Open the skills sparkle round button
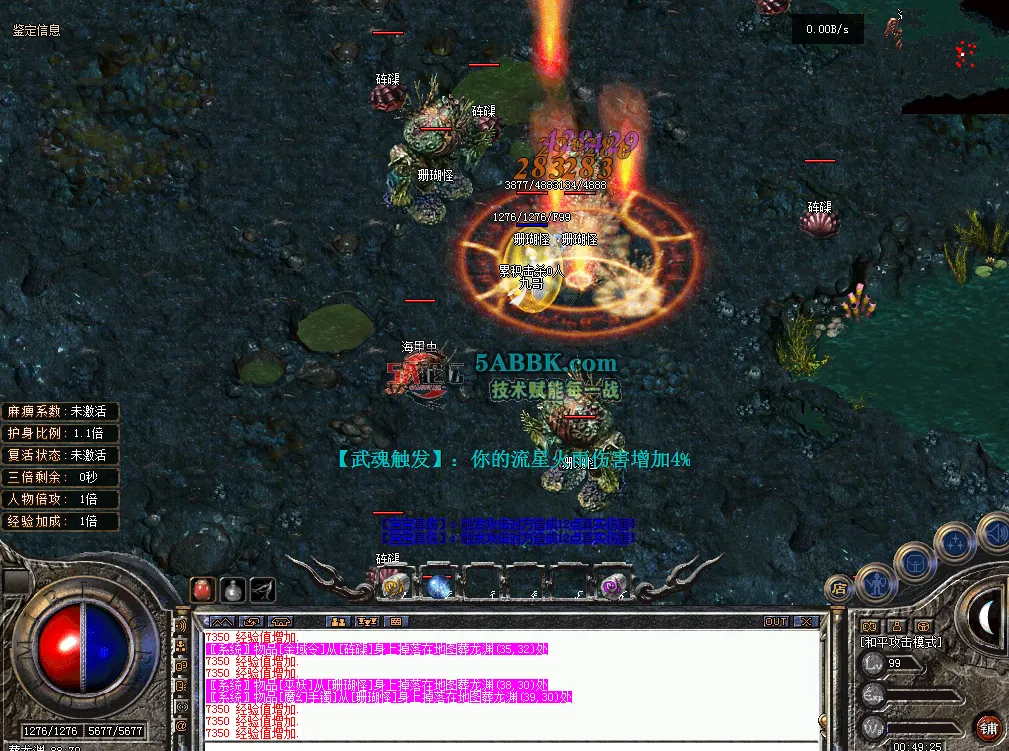Viewport: 1009px width, 751px height. pos(954,543)
